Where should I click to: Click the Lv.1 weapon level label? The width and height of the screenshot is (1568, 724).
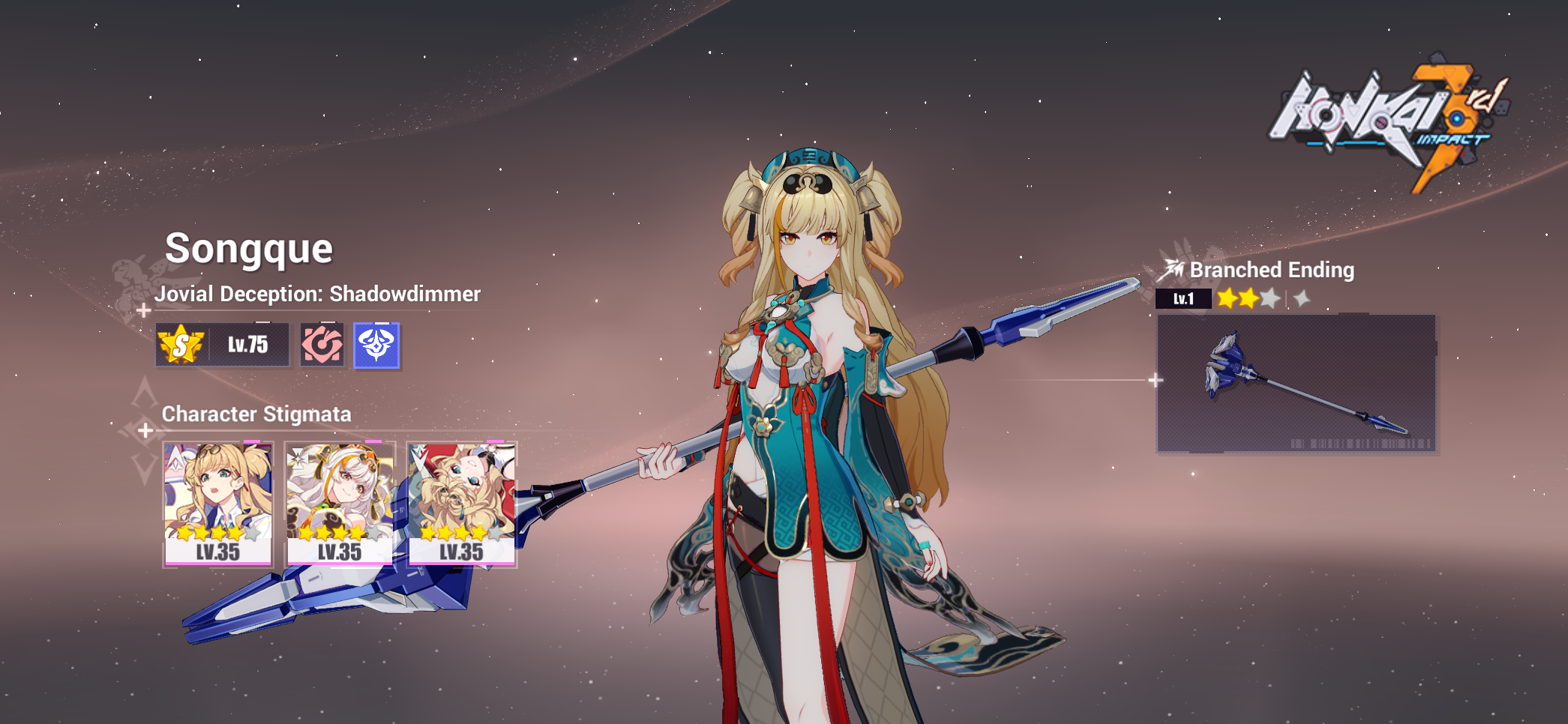(1183, 299)
